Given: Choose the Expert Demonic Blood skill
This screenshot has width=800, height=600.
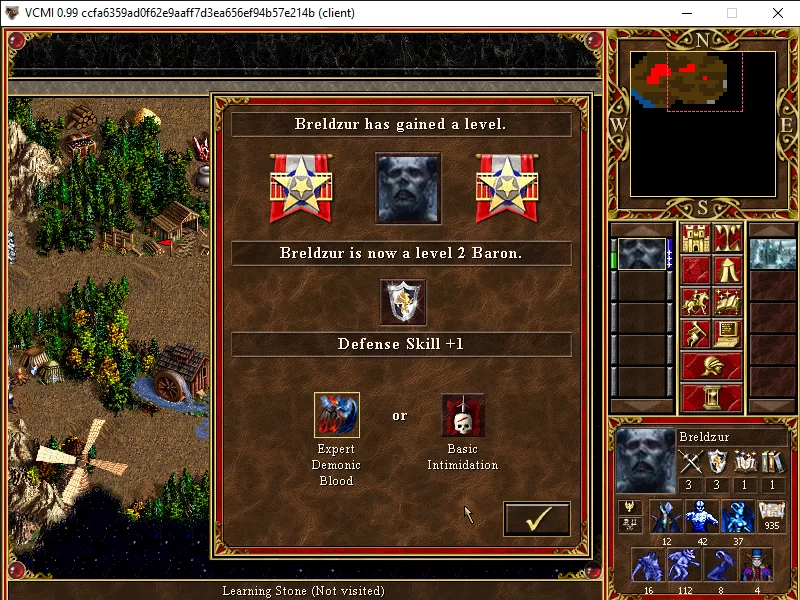Looking at the screenshot, I should [337, 414].
